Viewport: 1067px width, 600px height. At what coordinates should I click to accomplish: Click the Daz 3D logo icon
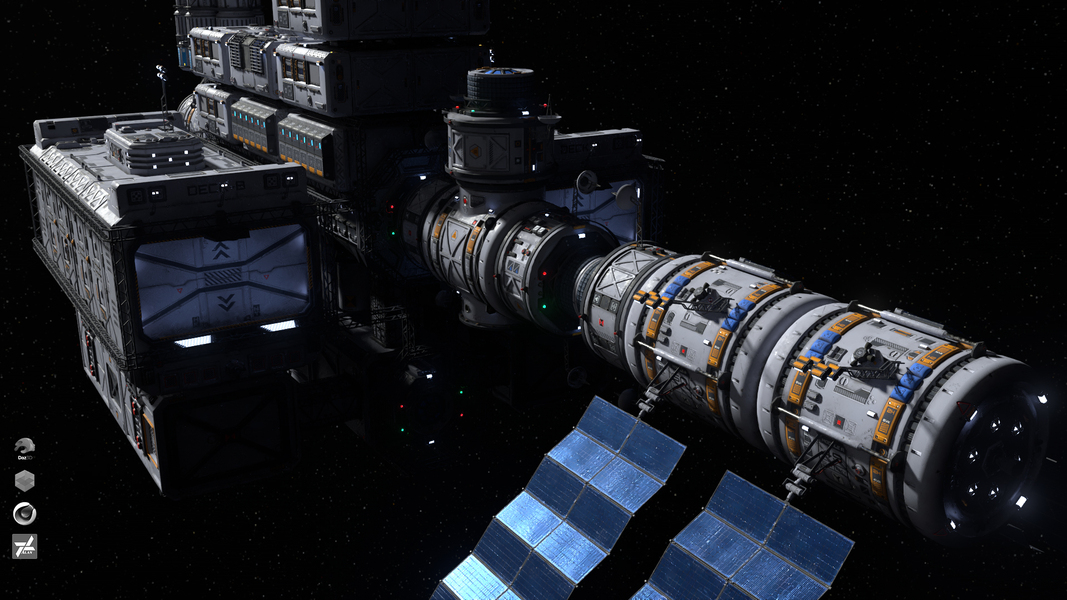25,448
